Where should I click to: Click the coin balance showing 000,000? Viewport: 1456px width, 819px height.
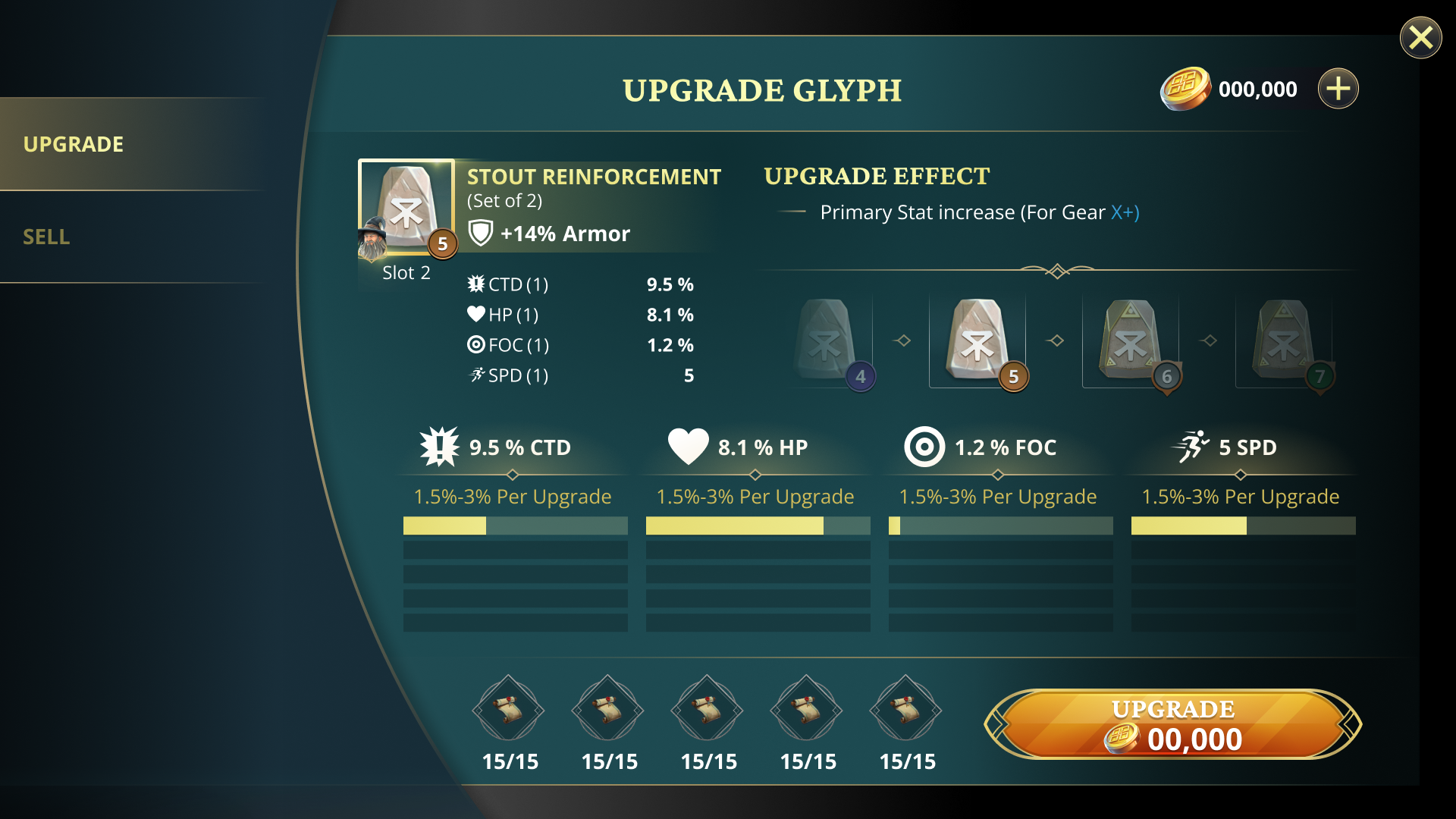pyautogui.click(x=1257, y=89)
